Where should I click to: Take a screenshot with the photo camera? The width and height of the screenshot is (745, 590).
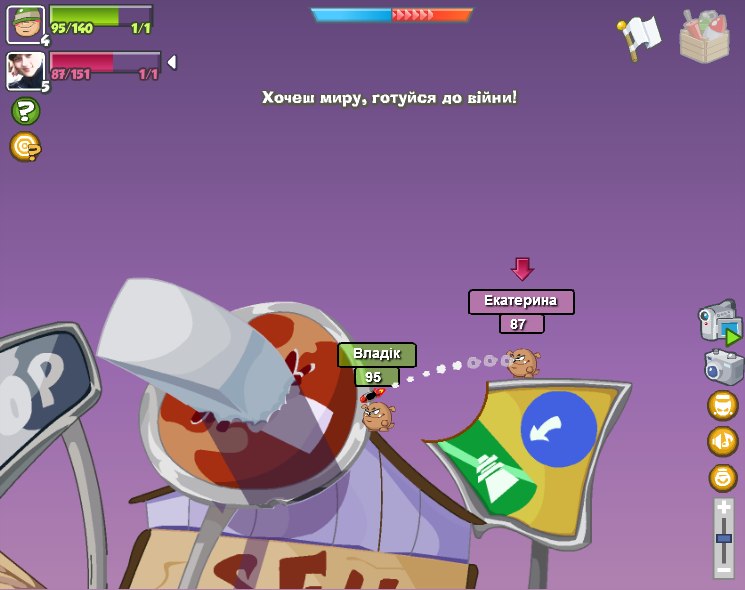coord(723,366)
